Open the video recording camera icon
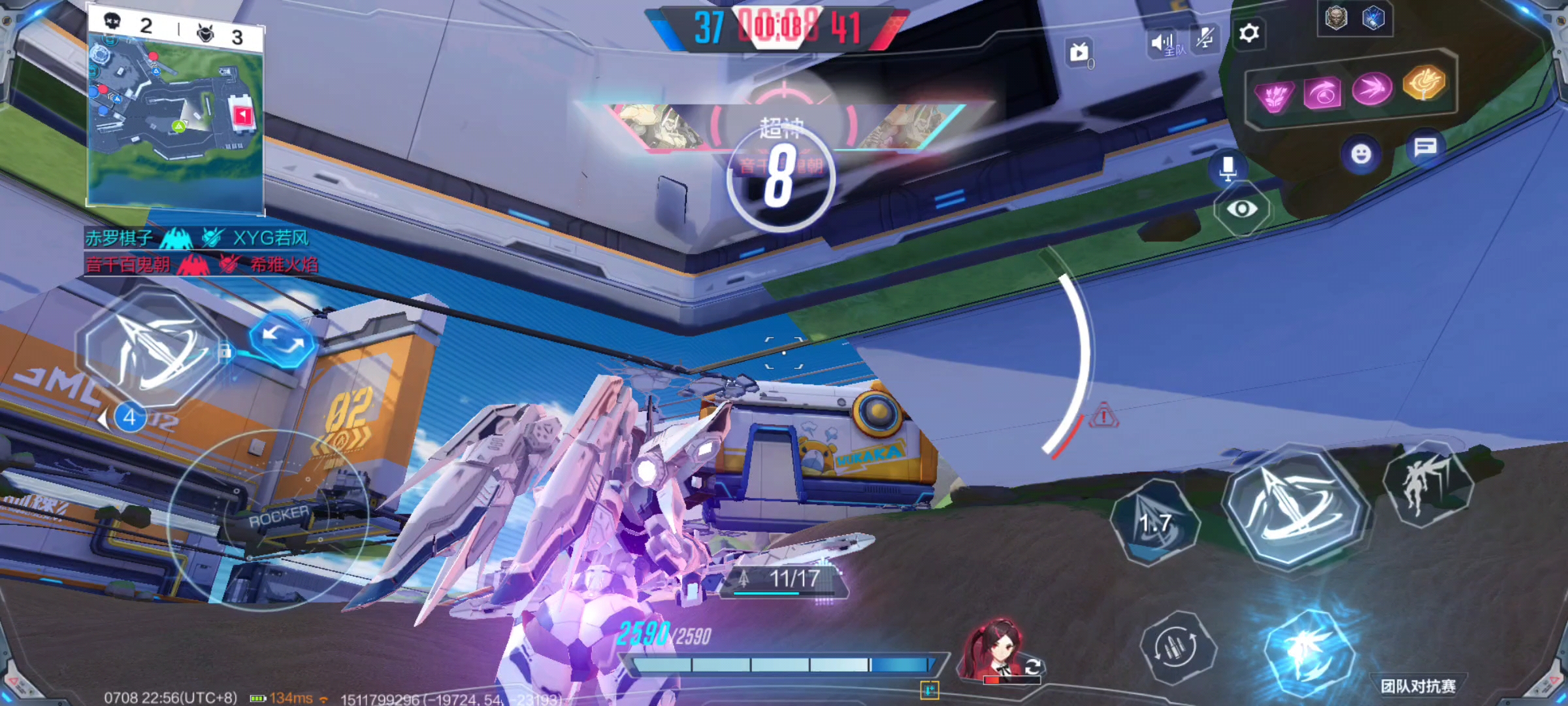 click(x=1079, y=52)
